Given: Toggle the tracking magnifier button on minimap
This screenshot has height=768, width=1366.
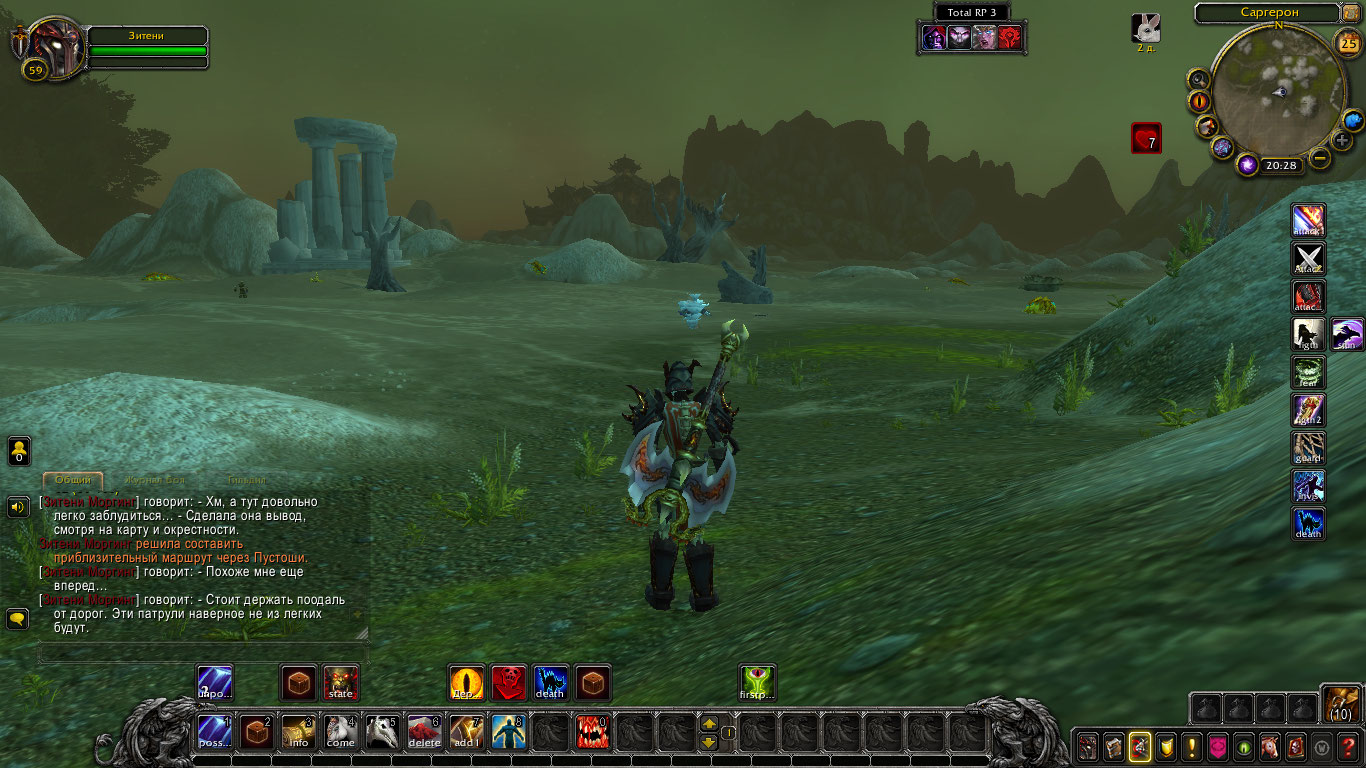Looking at the screenshot, I should pos(1197,79).
